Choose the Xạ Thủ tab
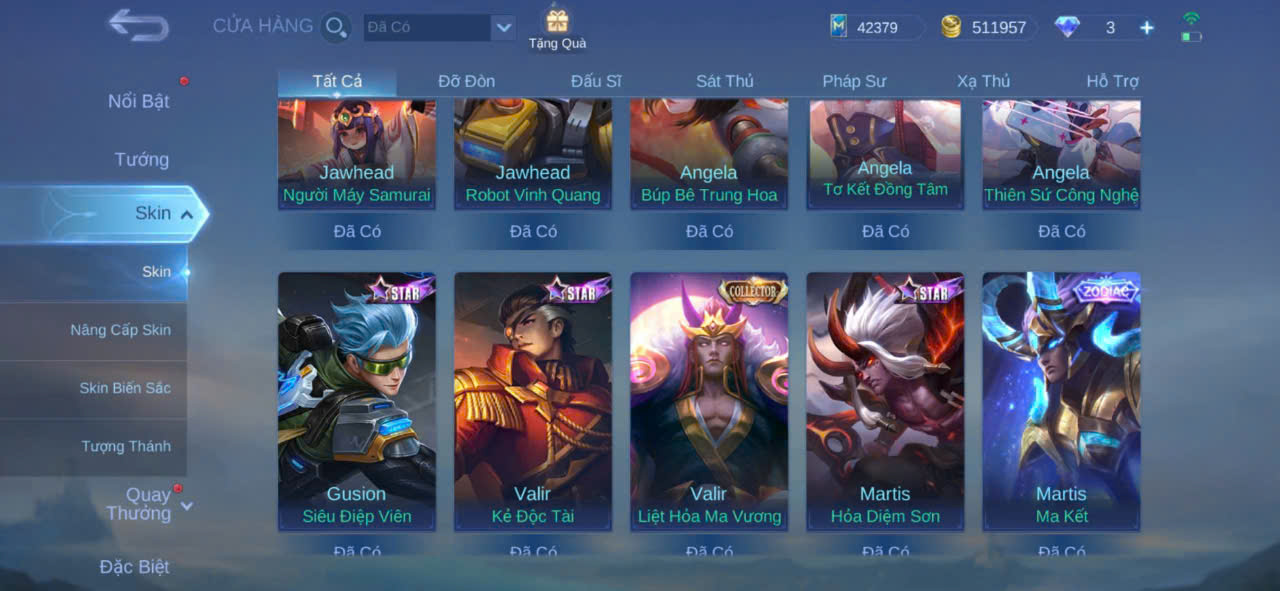 tap(983, 81)
